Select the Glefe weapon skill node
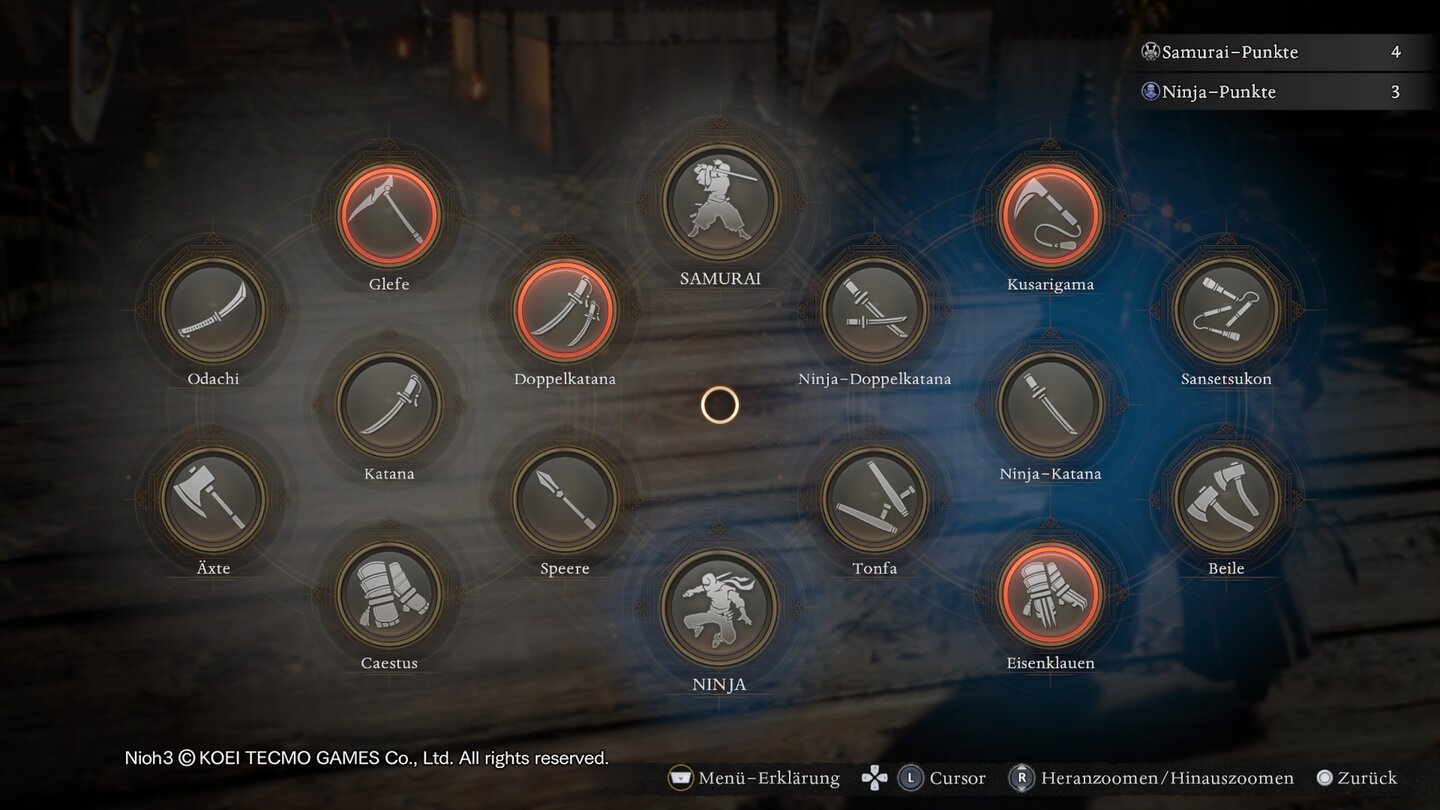 click(389, 214)
